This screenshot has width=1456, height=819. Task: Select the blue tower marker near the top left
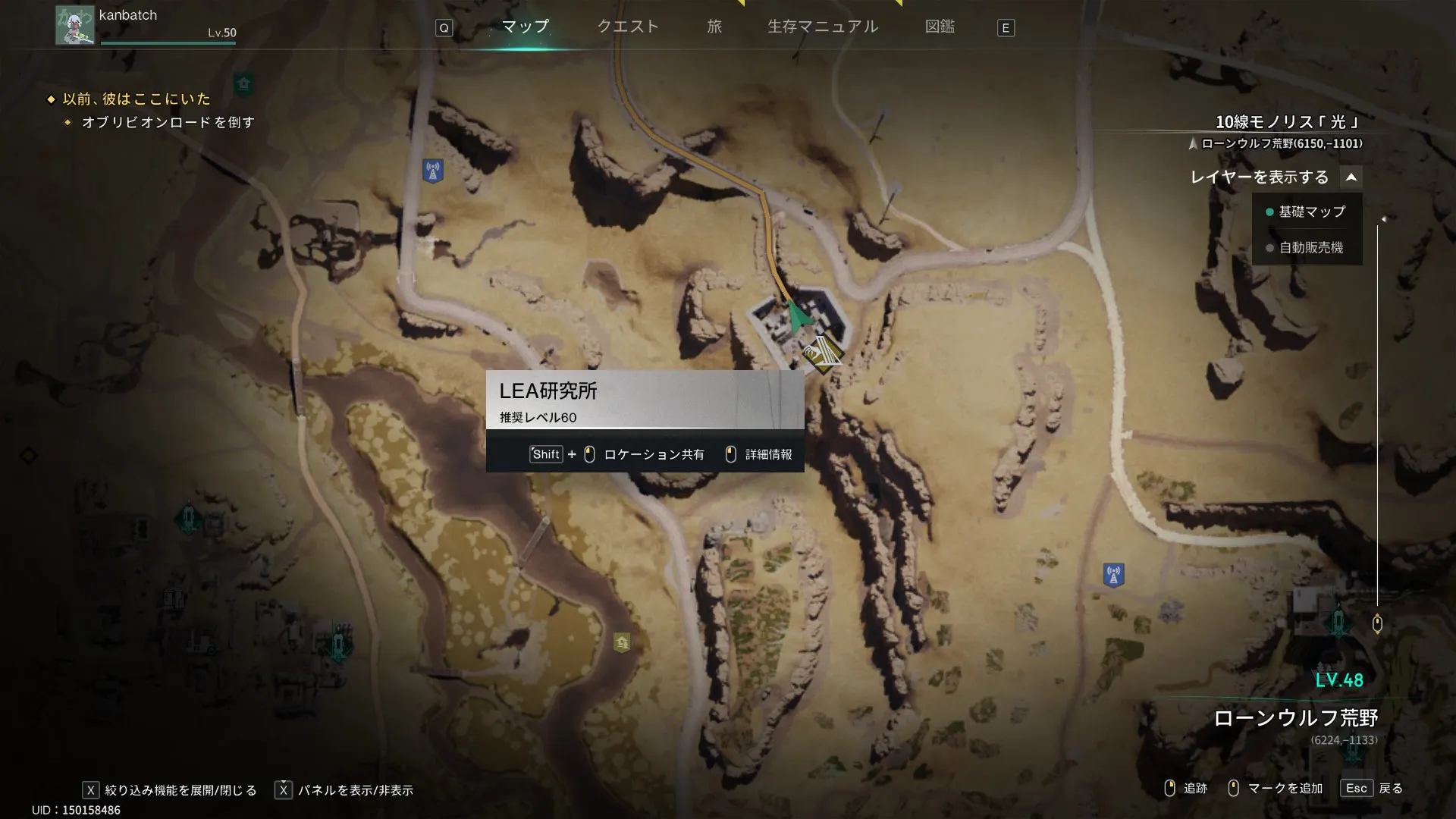[433, 171]
